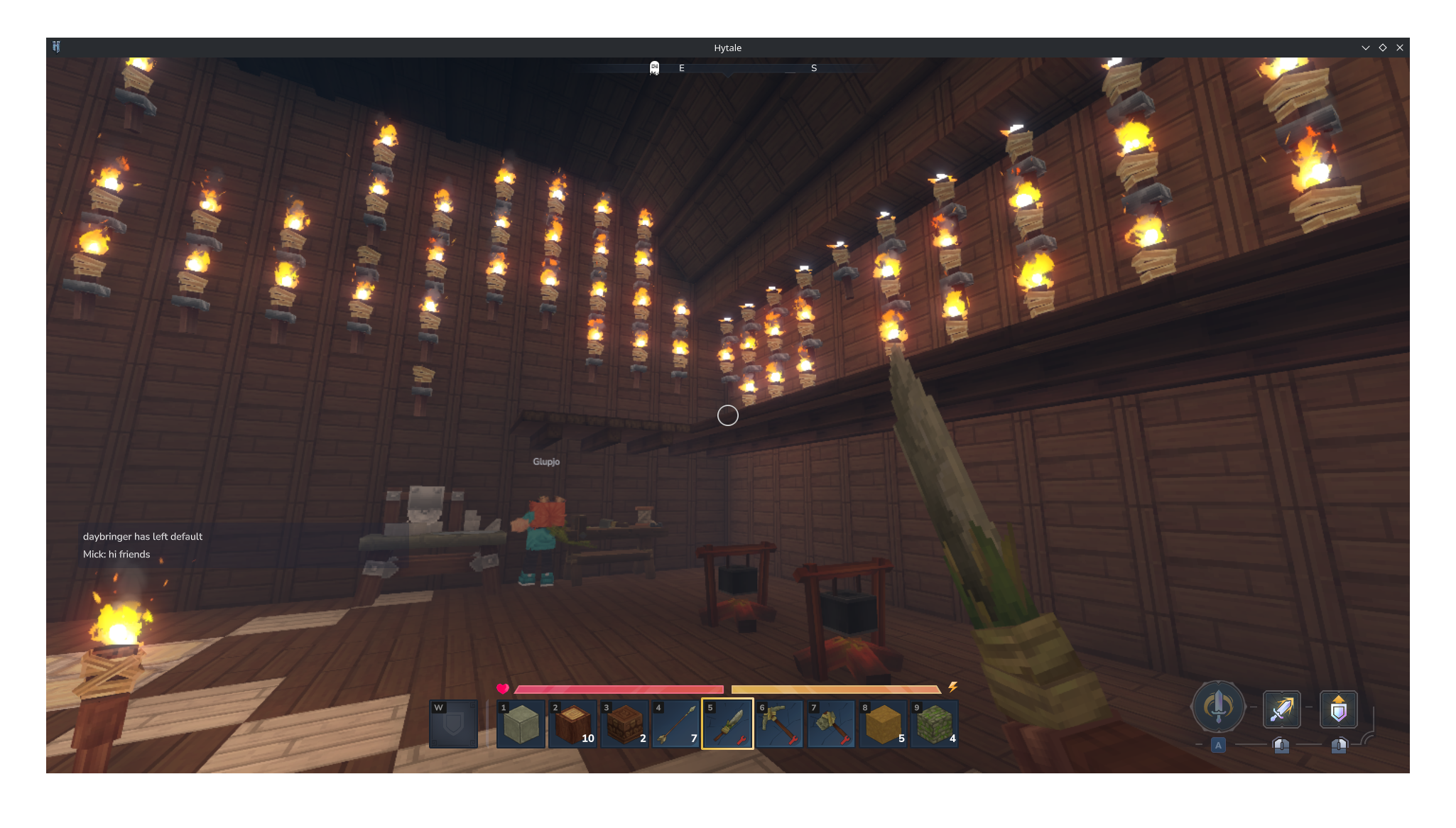Click the offhand shield slot labeled W
Screen dimensions: 1456x828
pyautogui.click(x=453, y=724)
